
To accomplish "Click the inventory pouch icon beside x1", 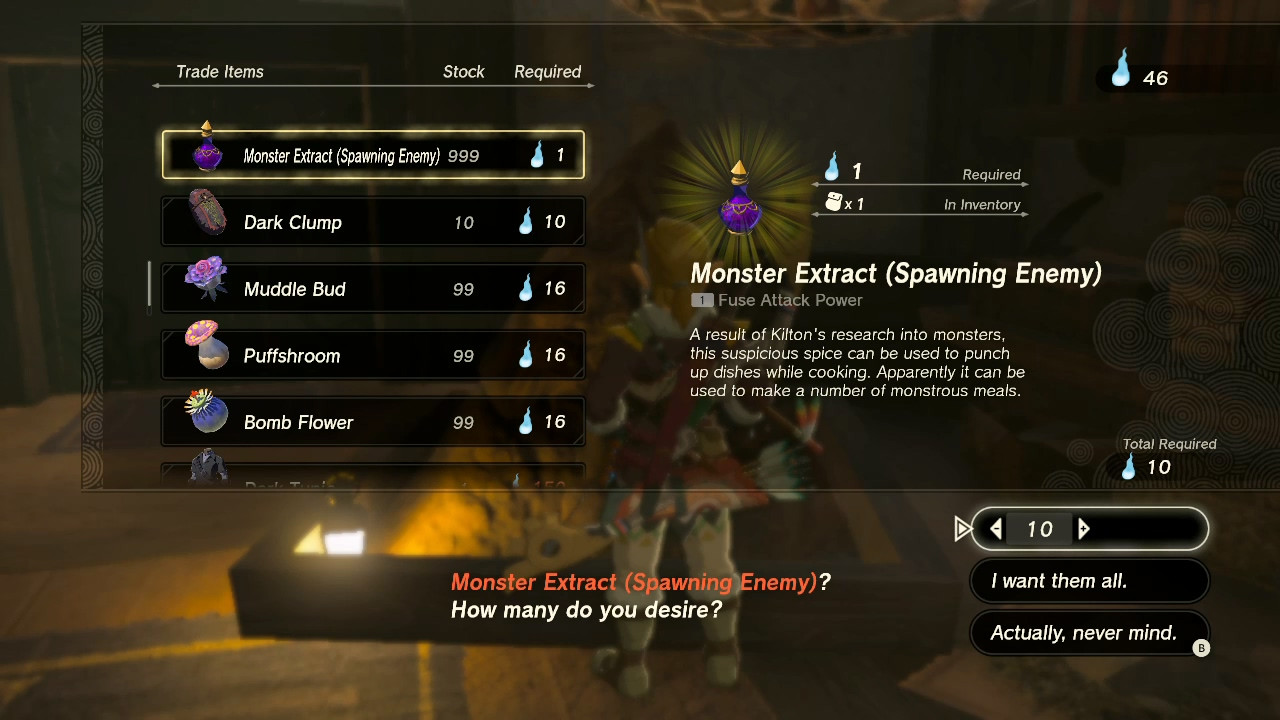I will pyautogui.click(x=833, y=203).
